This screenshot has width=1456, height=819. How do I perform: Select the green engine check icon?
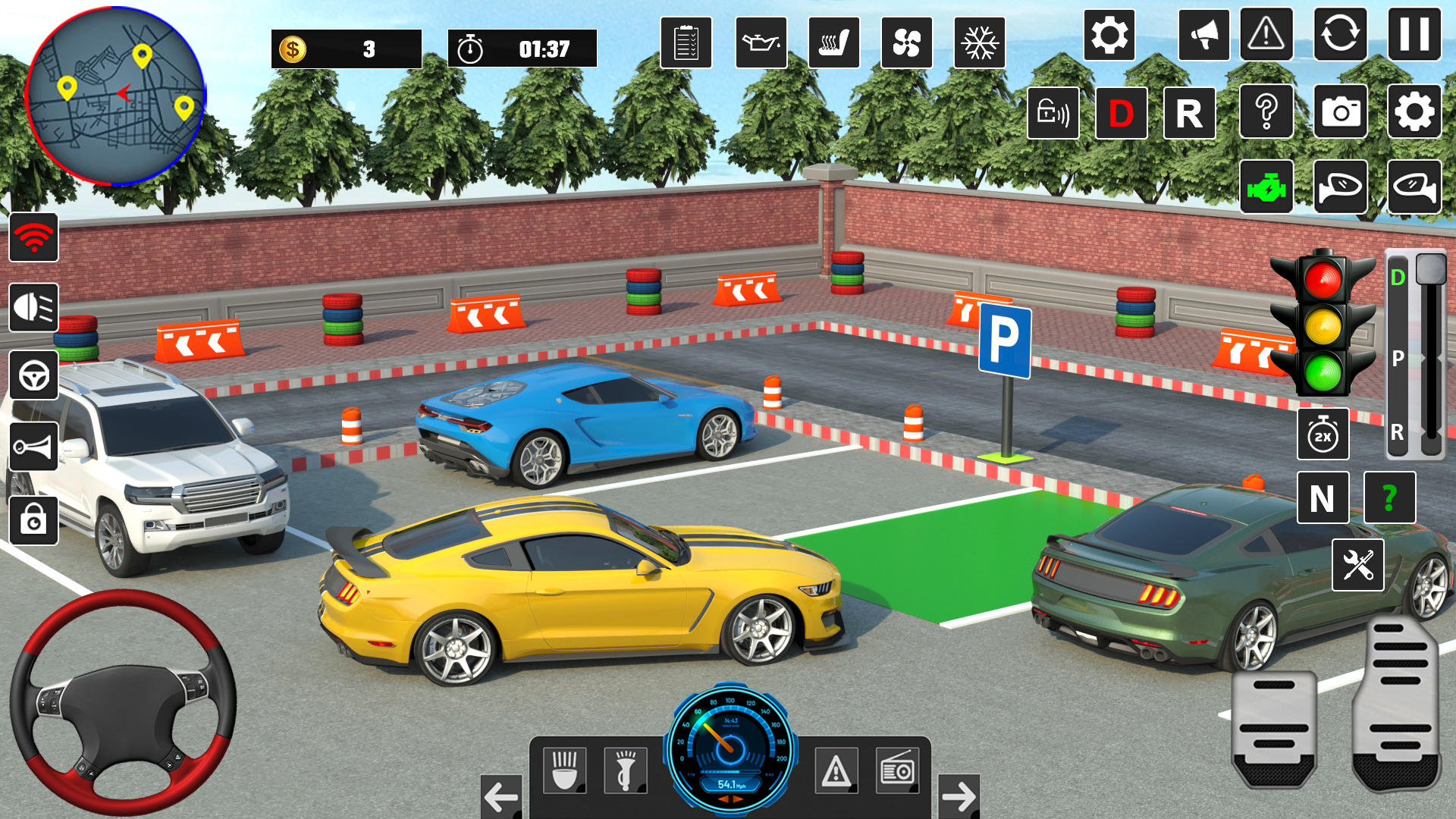(x=1266, y=187)
